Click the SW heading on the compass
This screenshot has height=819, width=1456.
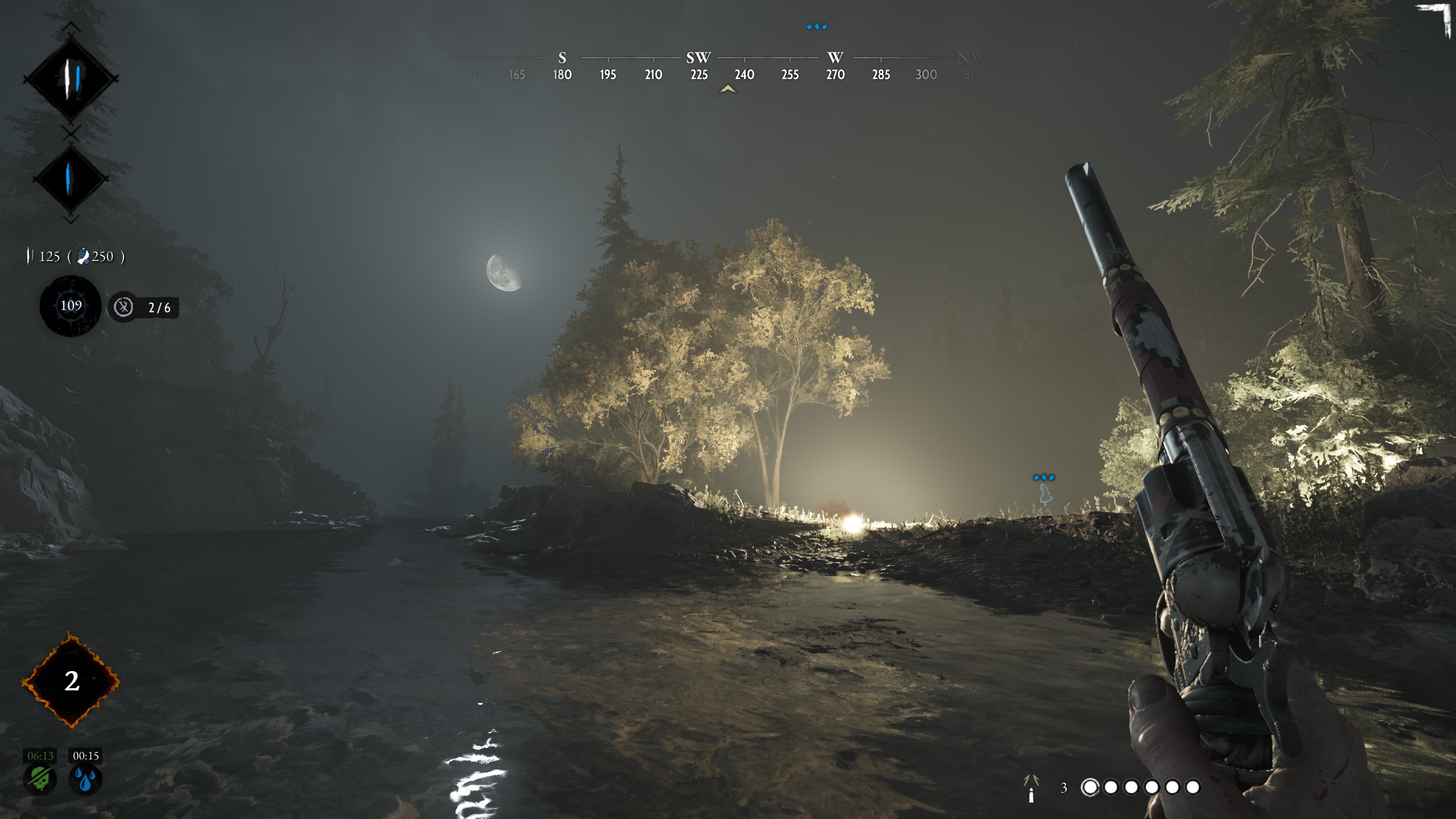[x=698, y=58]
